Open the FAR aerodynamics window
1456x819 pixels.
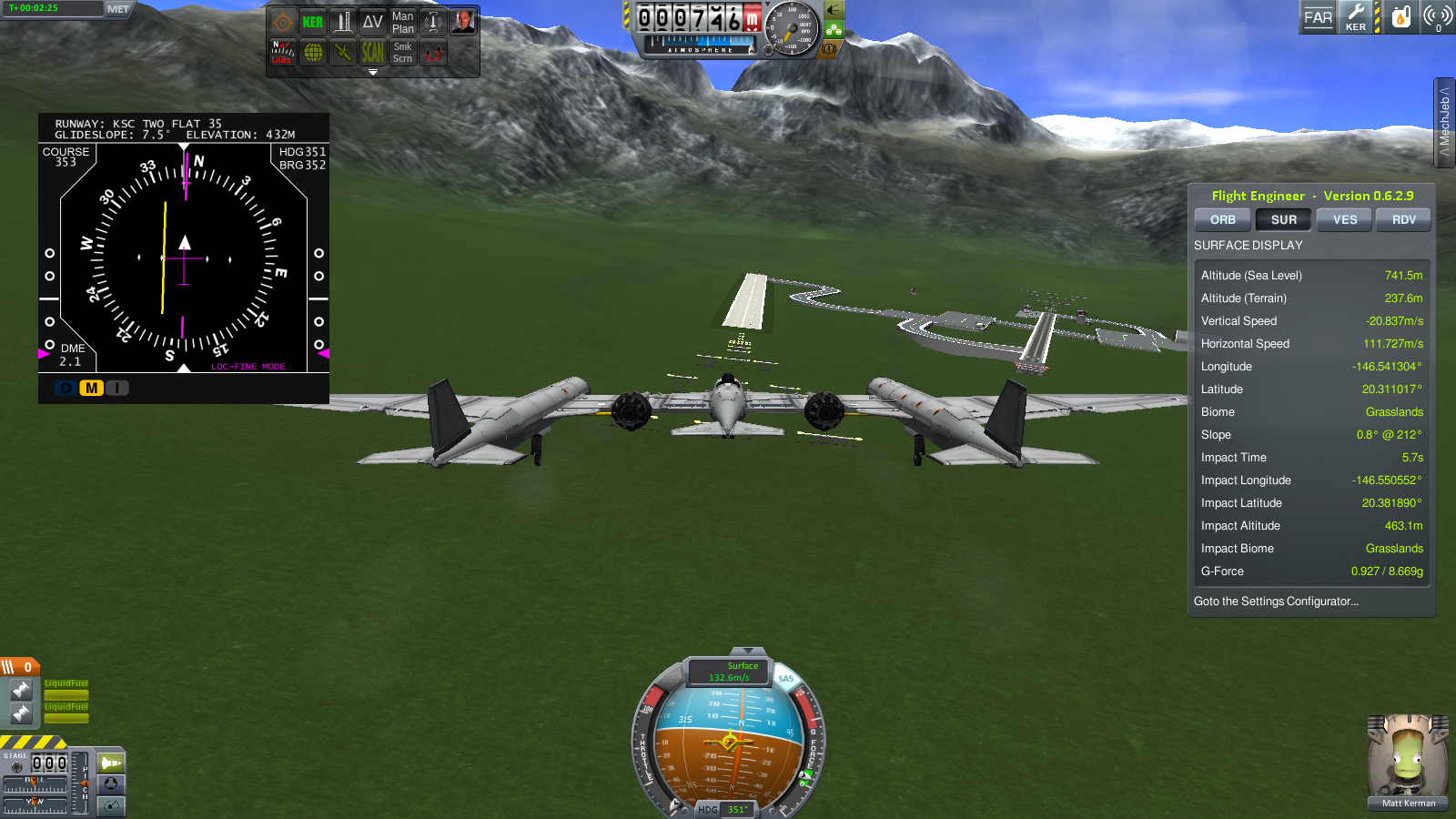[x=1318, y=17]
